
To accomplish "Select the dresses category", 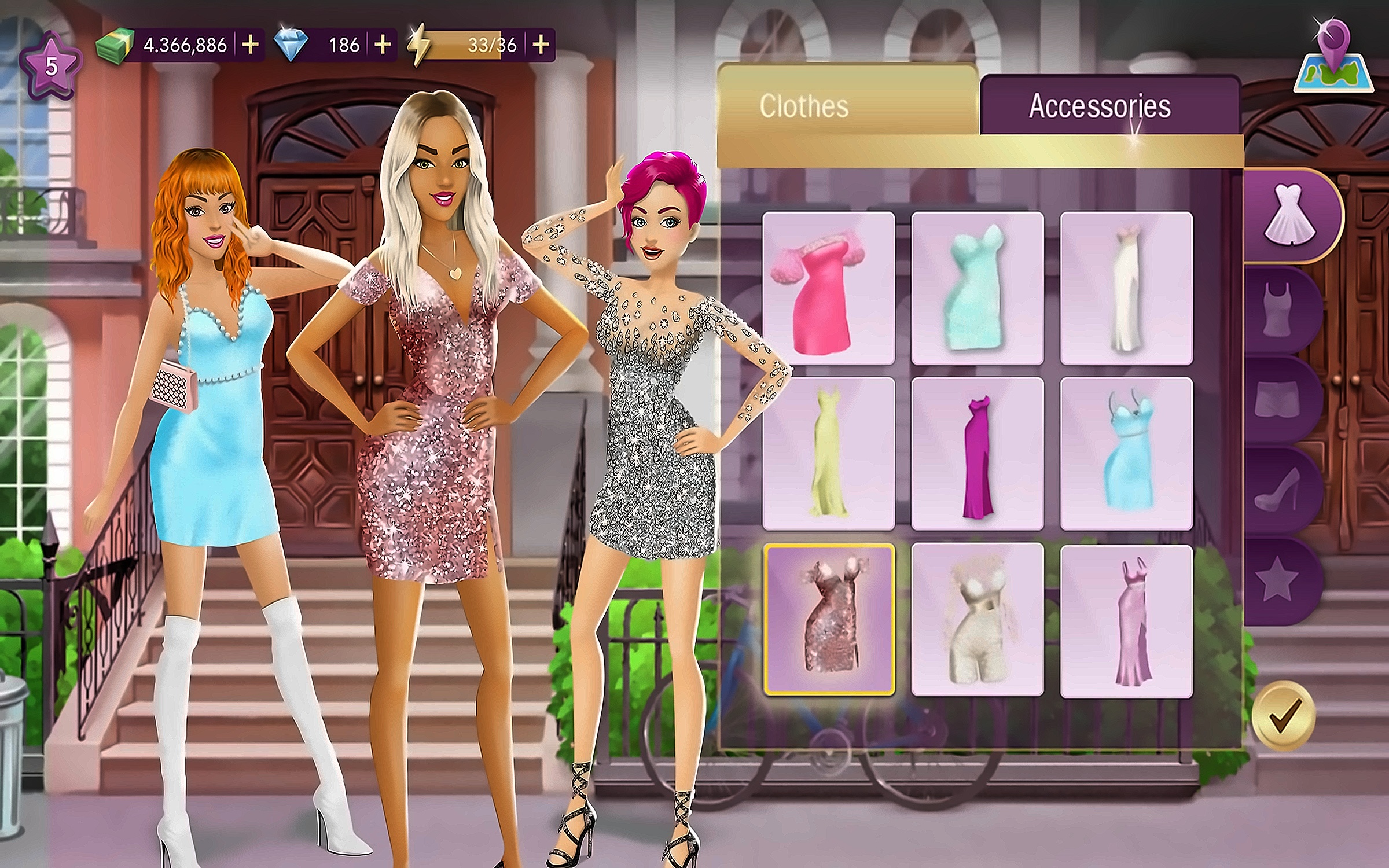I will tap(1289, 215).
